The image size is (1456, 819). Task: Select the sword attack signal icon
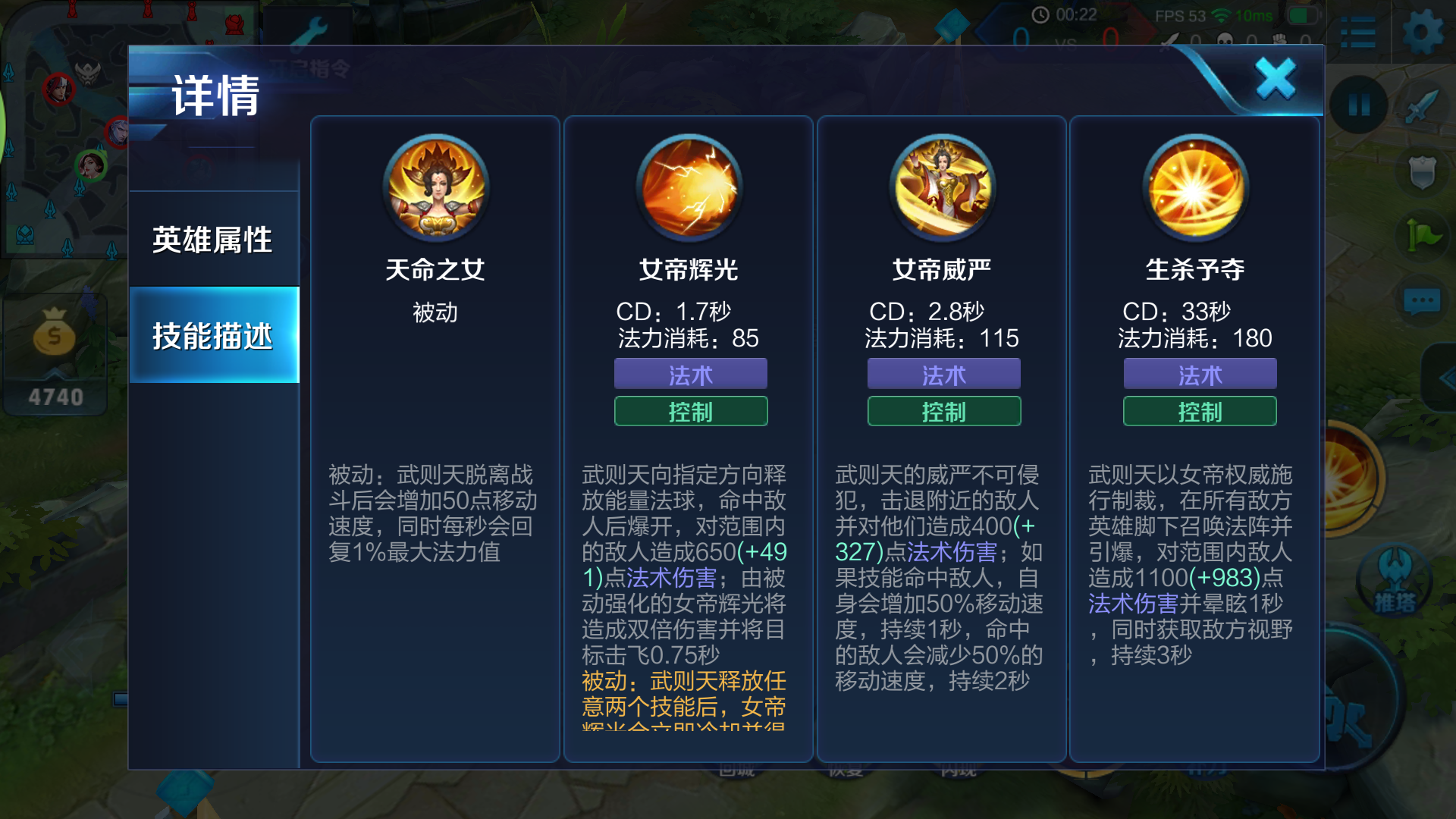click(1421, 106)
